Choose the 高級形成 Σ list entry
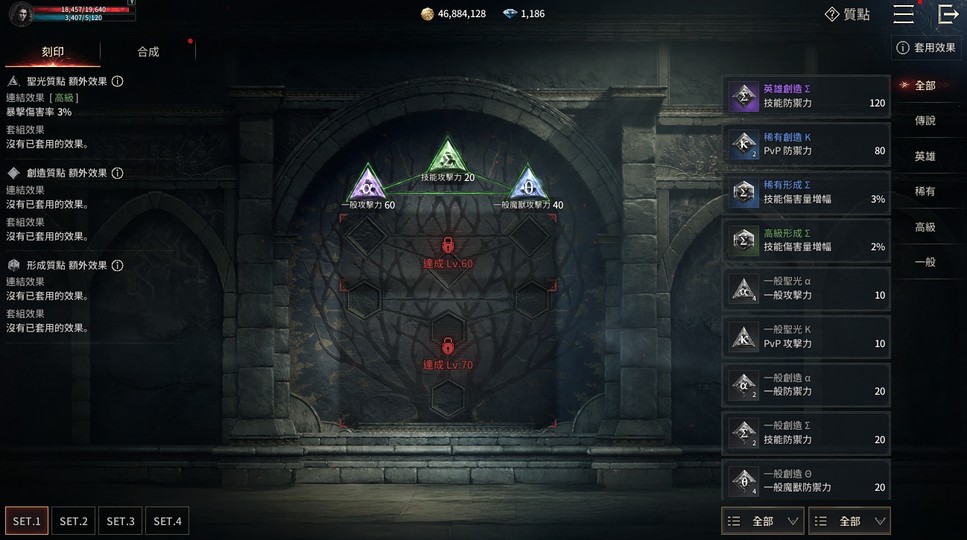 (x=806, y=241)
